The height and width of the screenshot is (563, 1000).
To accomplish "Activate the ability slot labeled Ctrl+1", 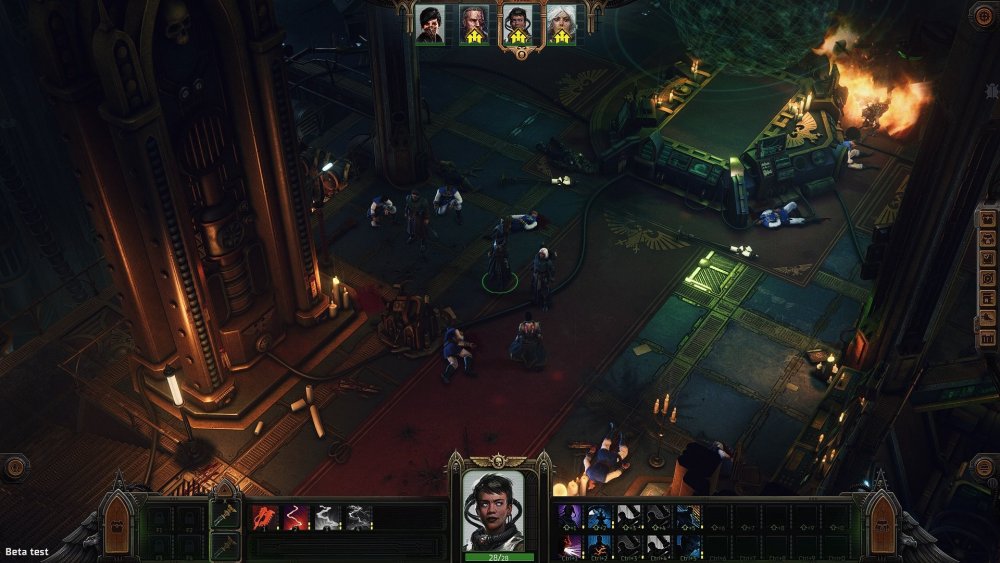I will pyautogui.click(x=569, y=544).
